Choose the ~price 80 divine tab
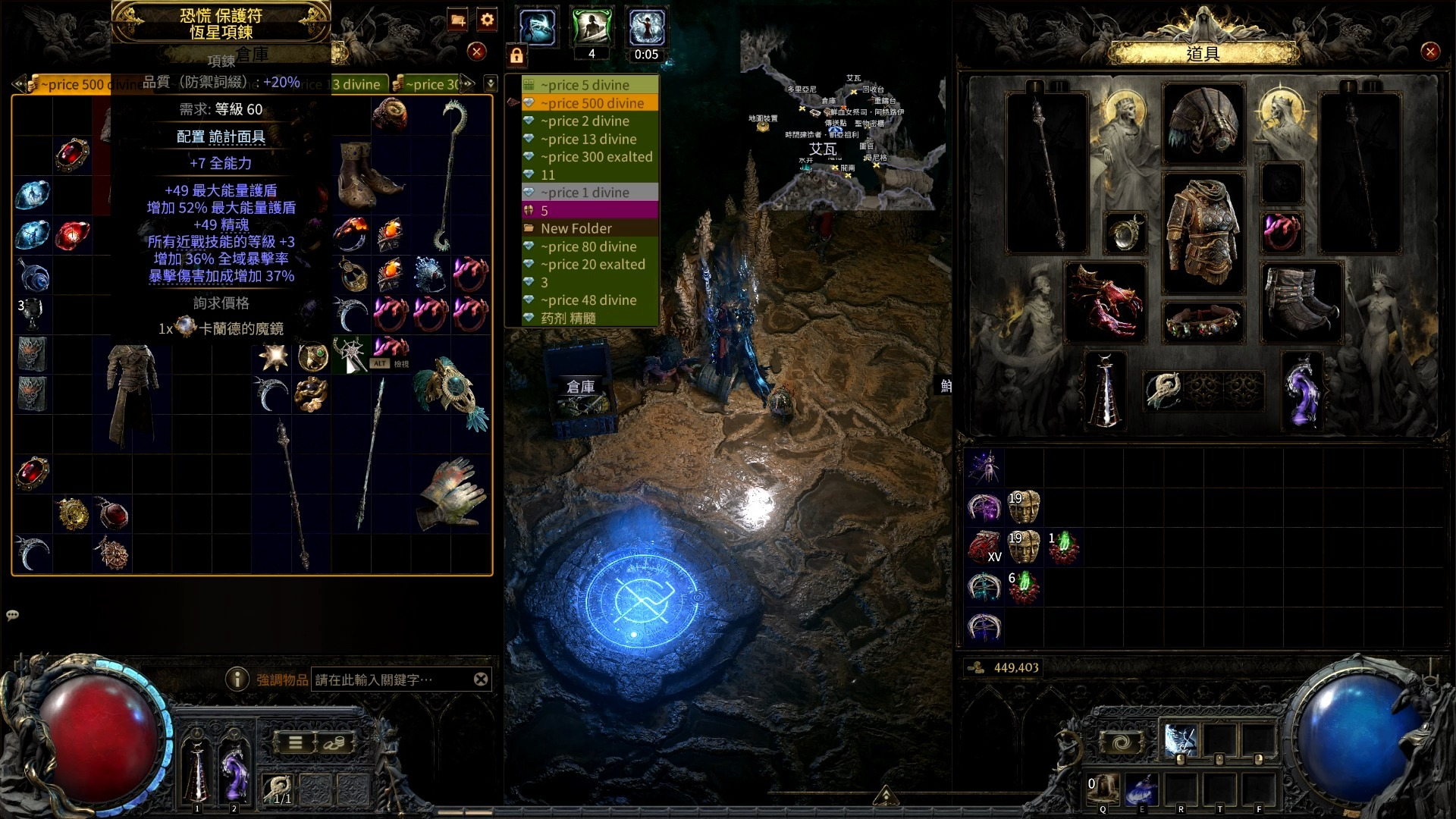 (588, 246)
